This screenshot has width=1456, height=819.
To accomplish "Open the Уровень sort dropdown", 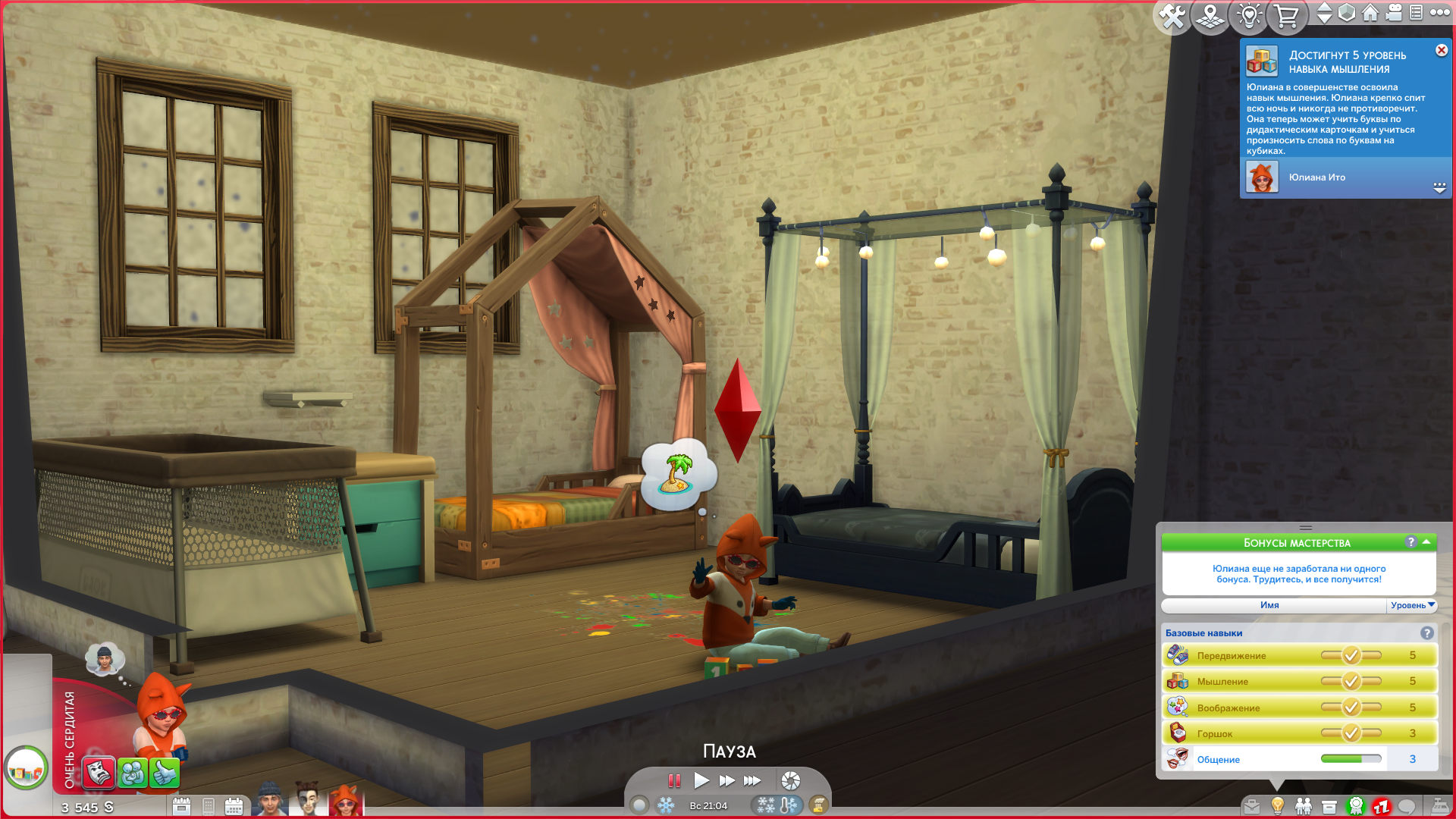I will [1412, 605].
